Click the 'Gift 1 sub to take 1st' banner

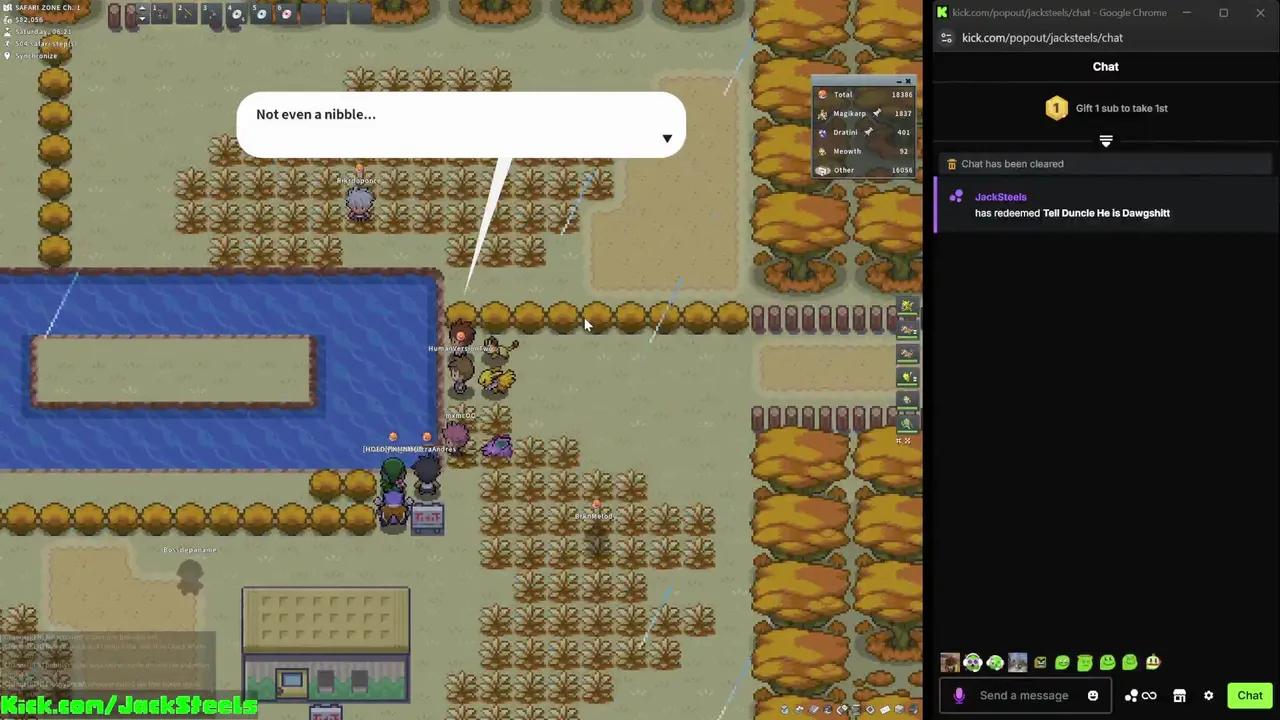point(1105,108)
